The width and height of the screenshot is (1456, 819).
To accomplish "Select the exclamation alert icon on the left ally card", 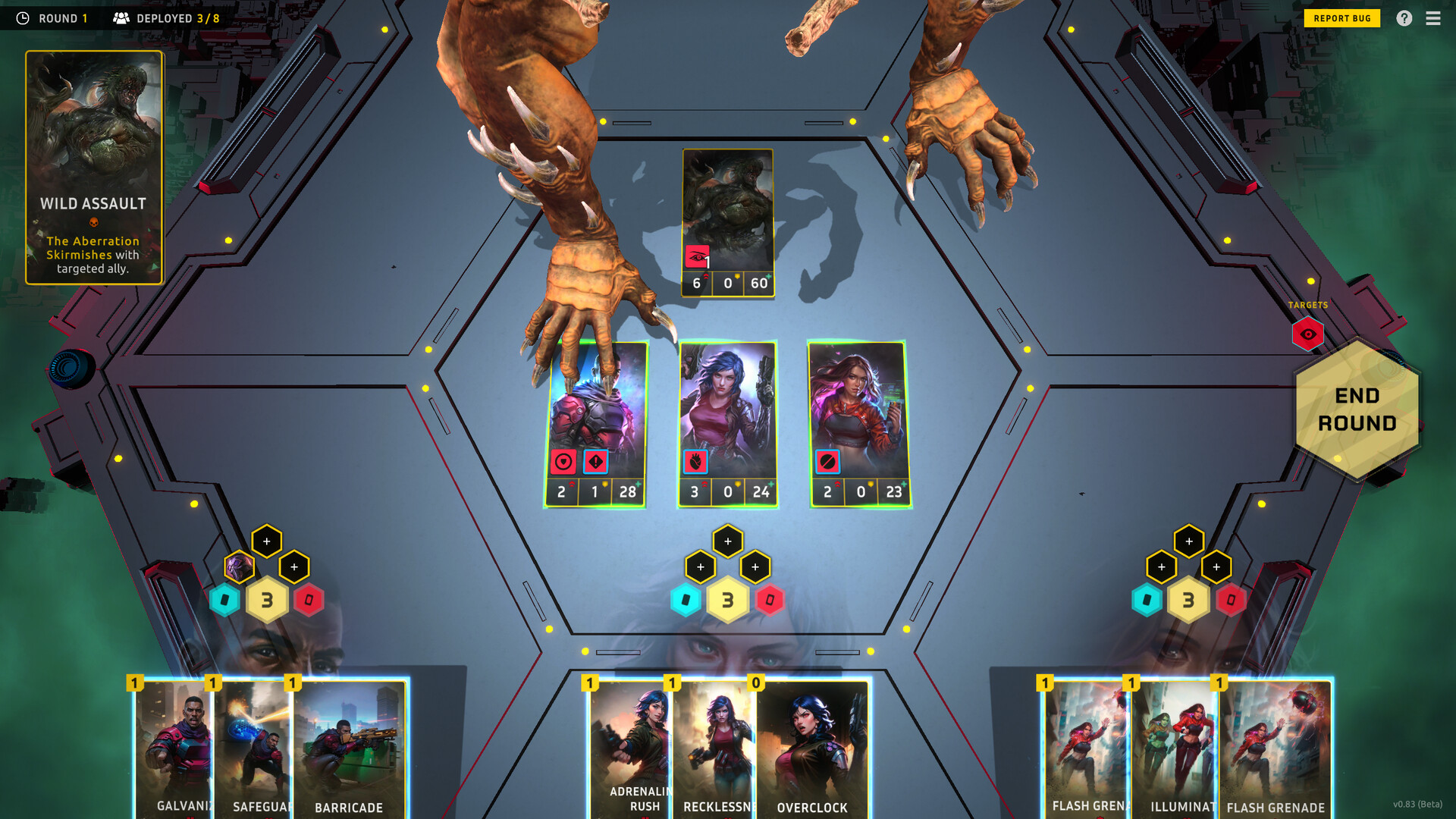I will pos(595,460).
